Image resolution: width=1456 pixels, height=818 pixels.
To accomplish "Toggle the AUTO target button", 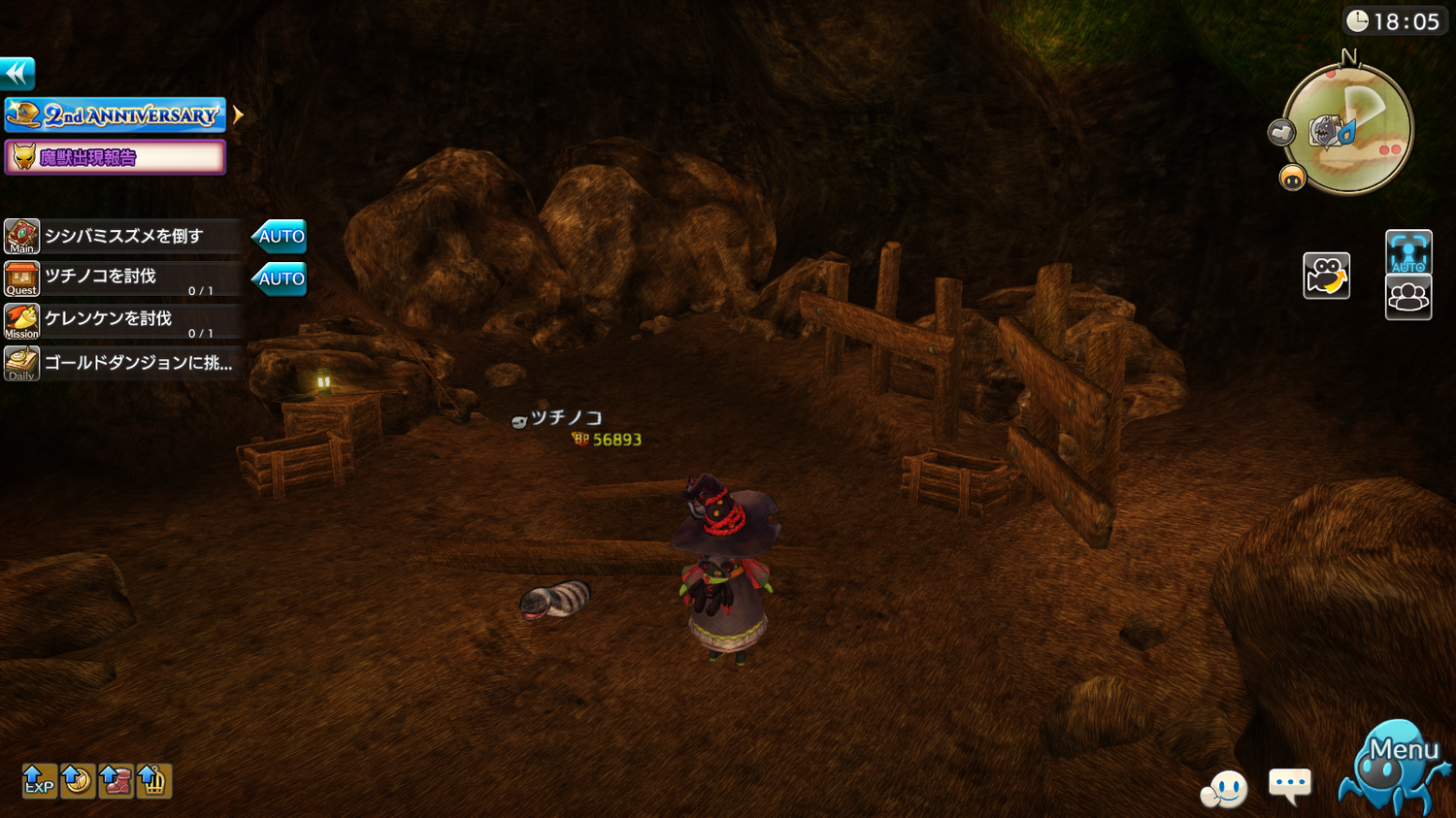I will click(x=1408, y=252).
